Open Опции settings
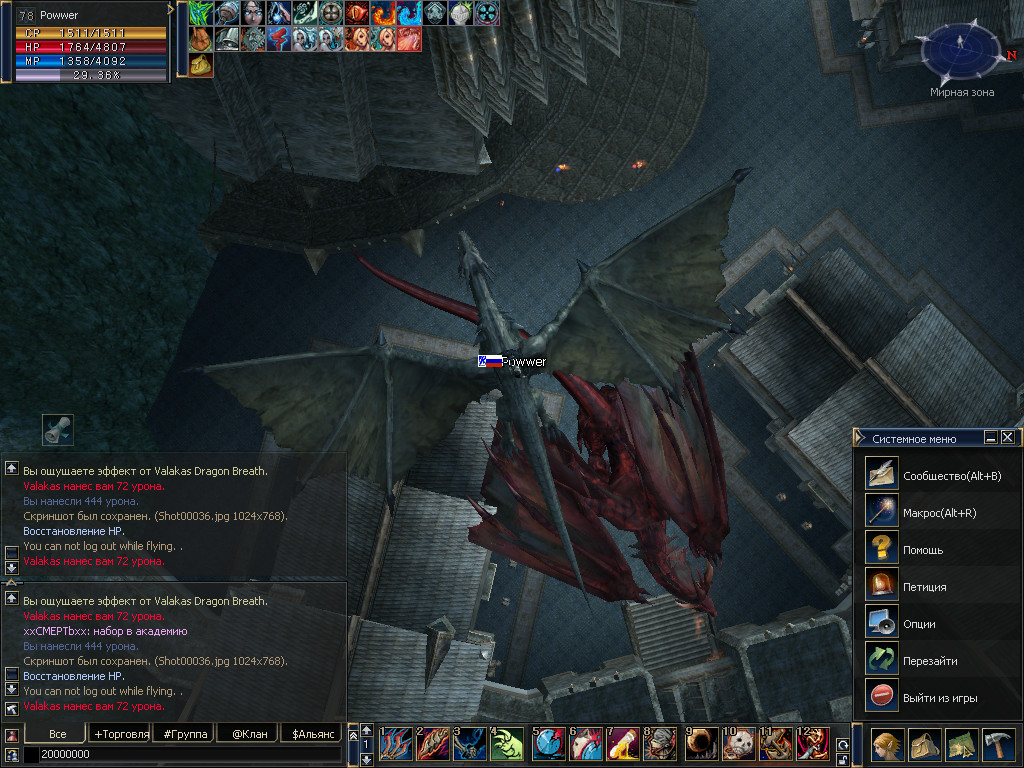The width and height of the screenshot is (1024, 768). [919, 623]
